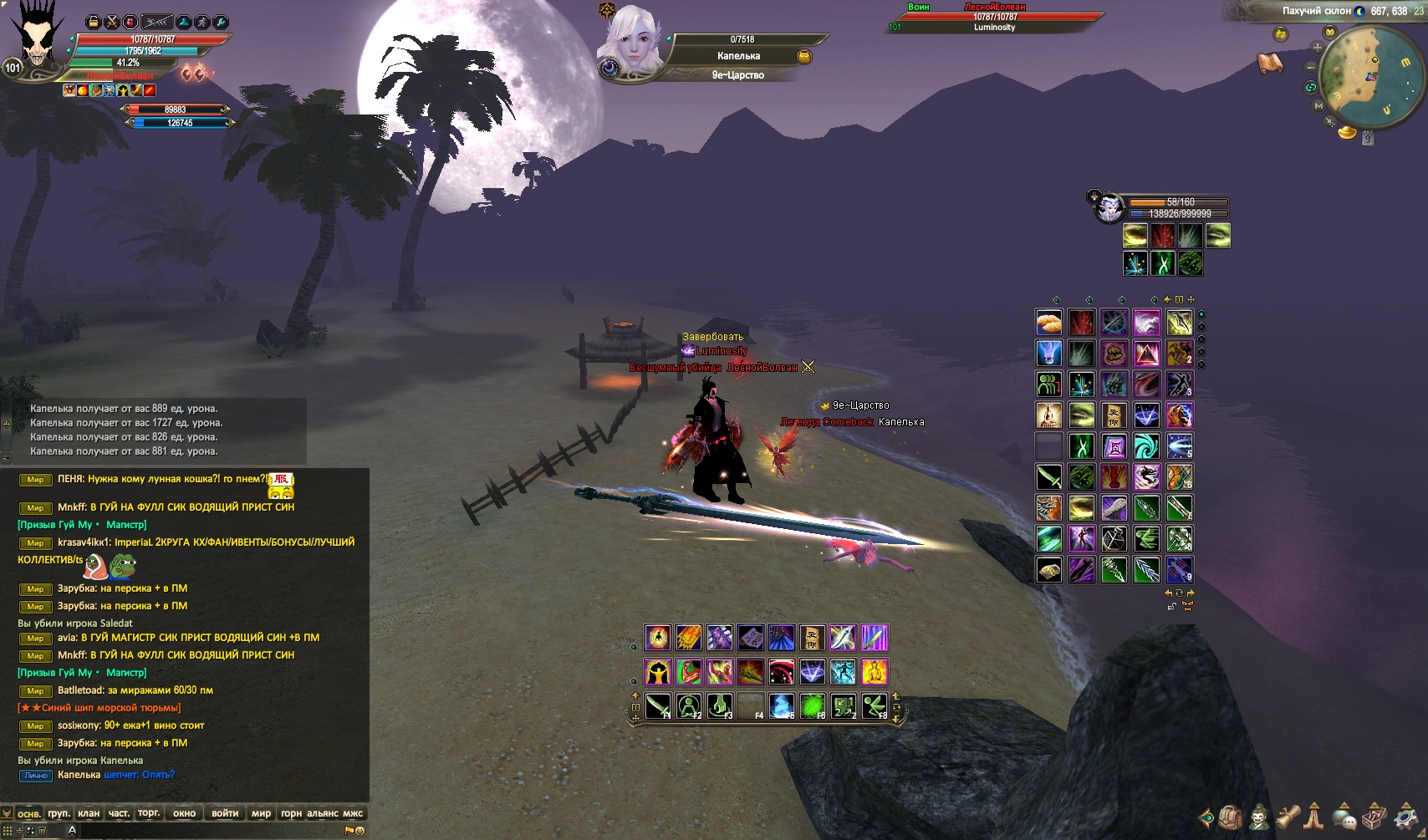Open the character portrait menu icon
This screenshot has height=840, width=1428.
pyautogui.click(x=1259, y=817)
